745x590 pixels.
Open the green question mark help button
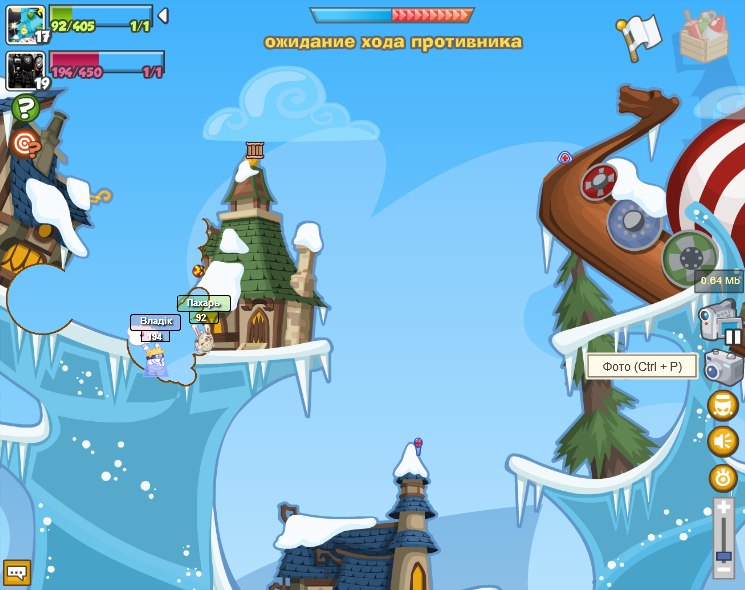(26, 108)
